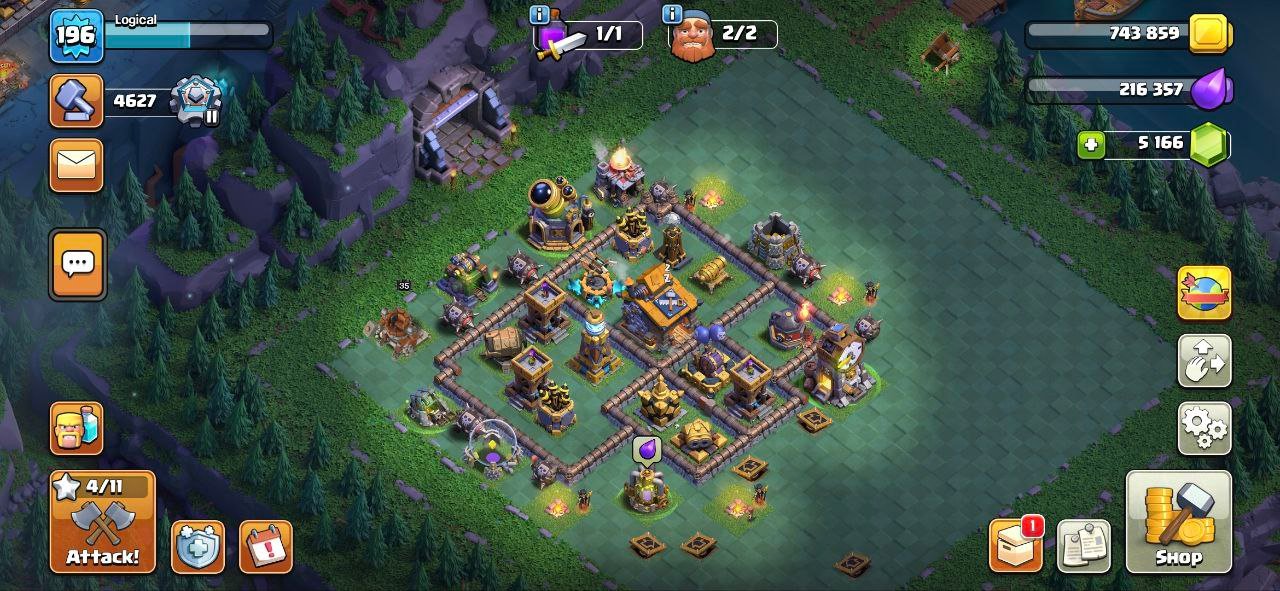
Task: Open the clipboard and papers button
Action: pos(1083,546)
